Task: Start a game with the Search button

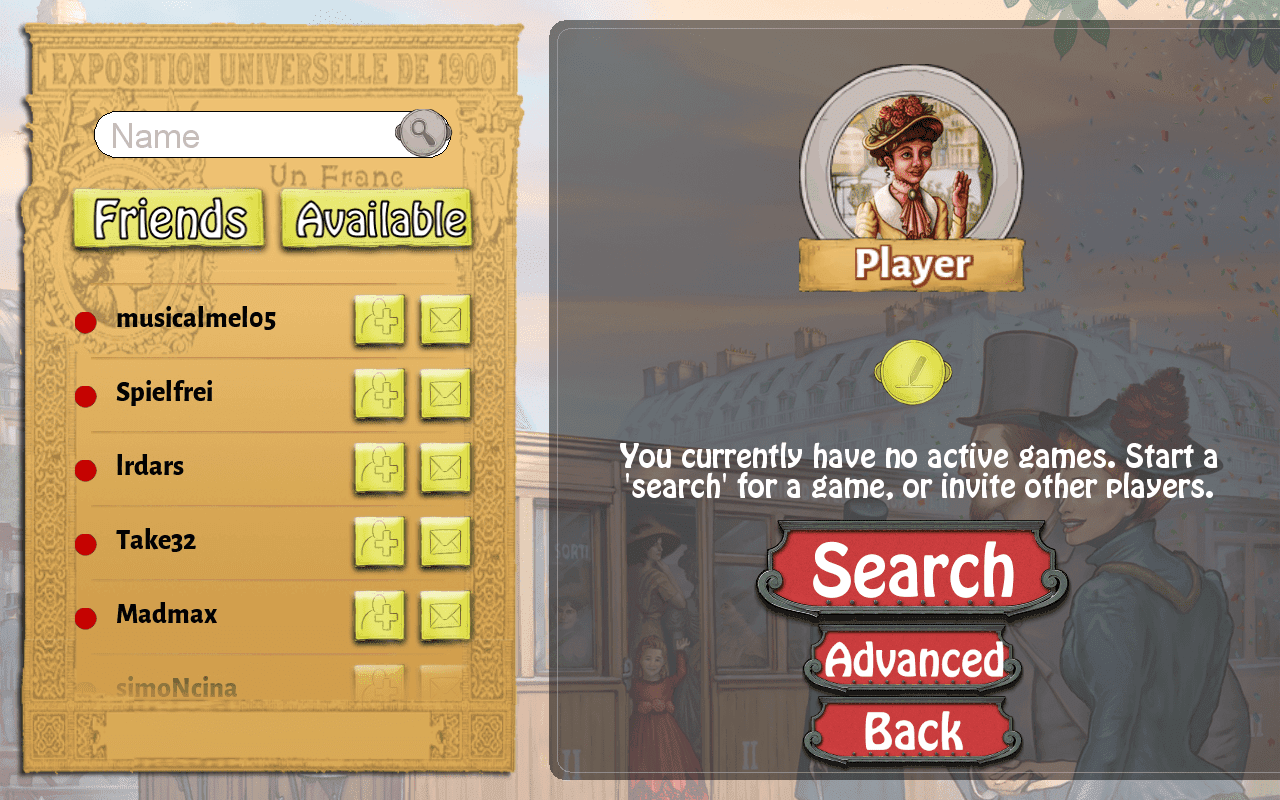Action: point(911,570)
